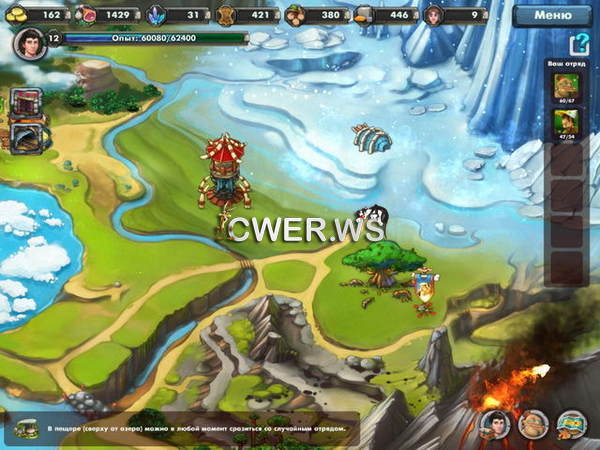Select the first squad member portrait

tap(566, 87)
